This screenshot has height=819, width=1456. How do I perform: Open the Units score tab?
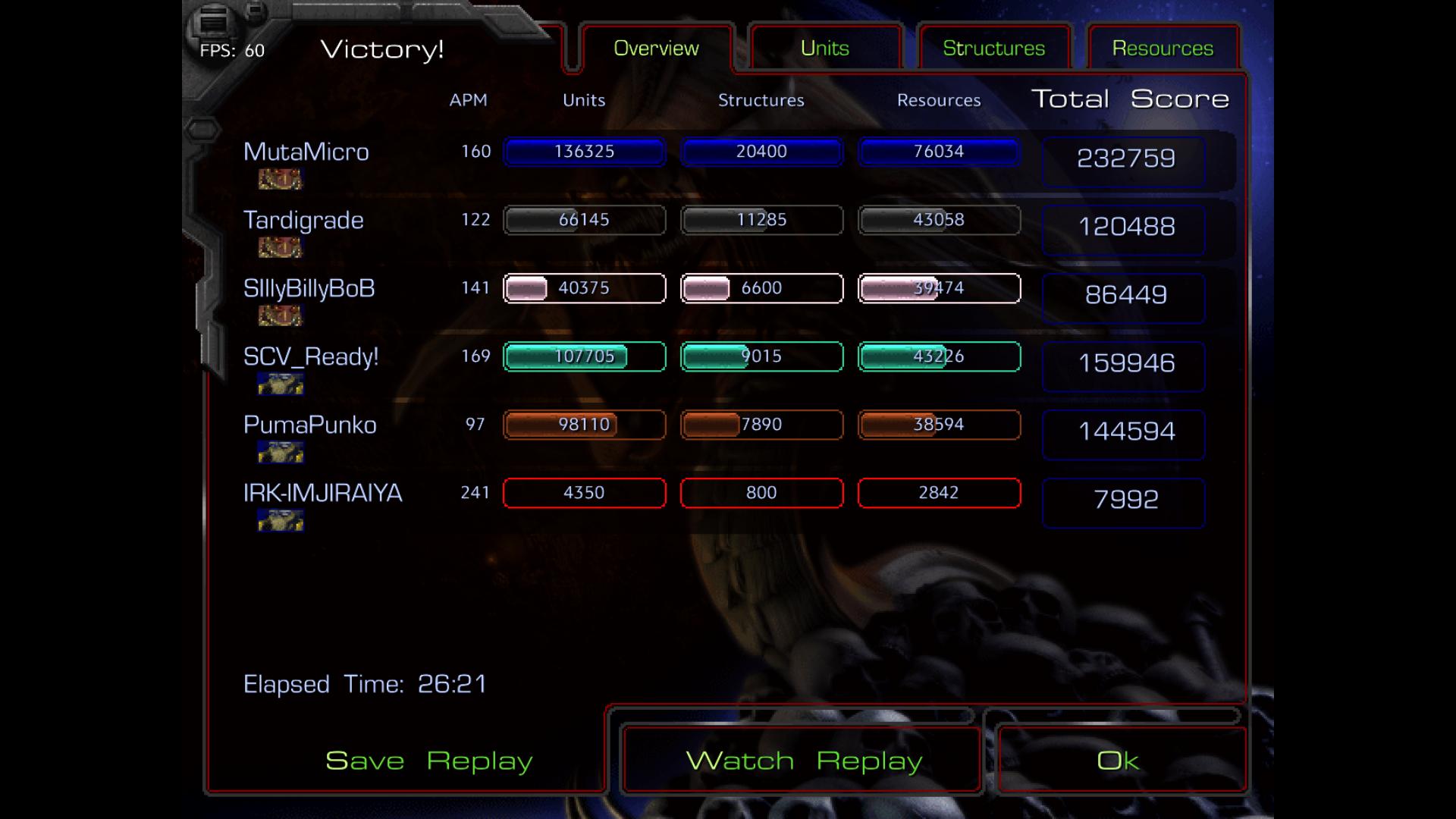[x=824, y=49]
